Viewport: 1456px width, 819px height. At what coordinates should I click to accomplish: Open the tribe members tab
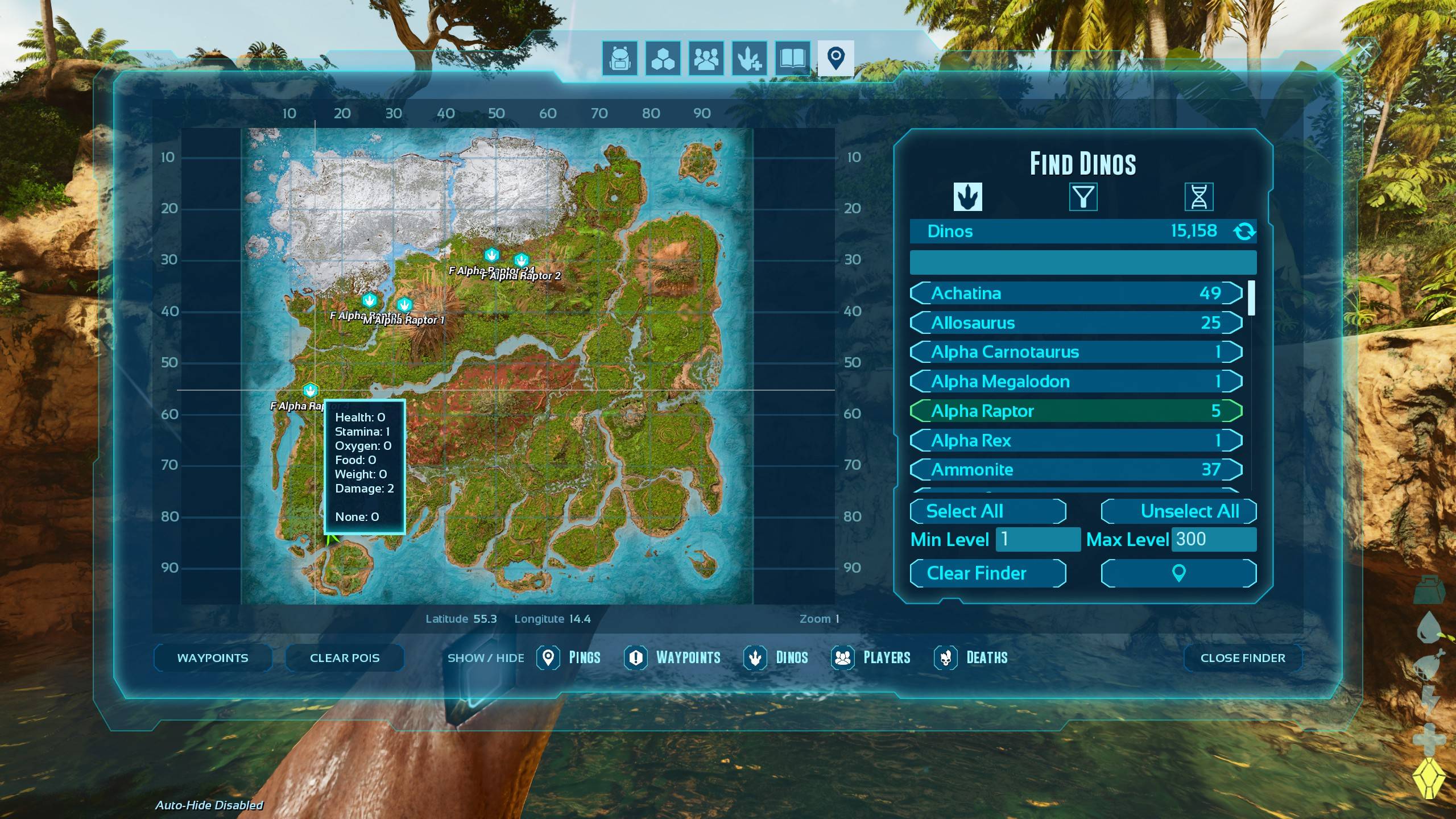(706, 58)
